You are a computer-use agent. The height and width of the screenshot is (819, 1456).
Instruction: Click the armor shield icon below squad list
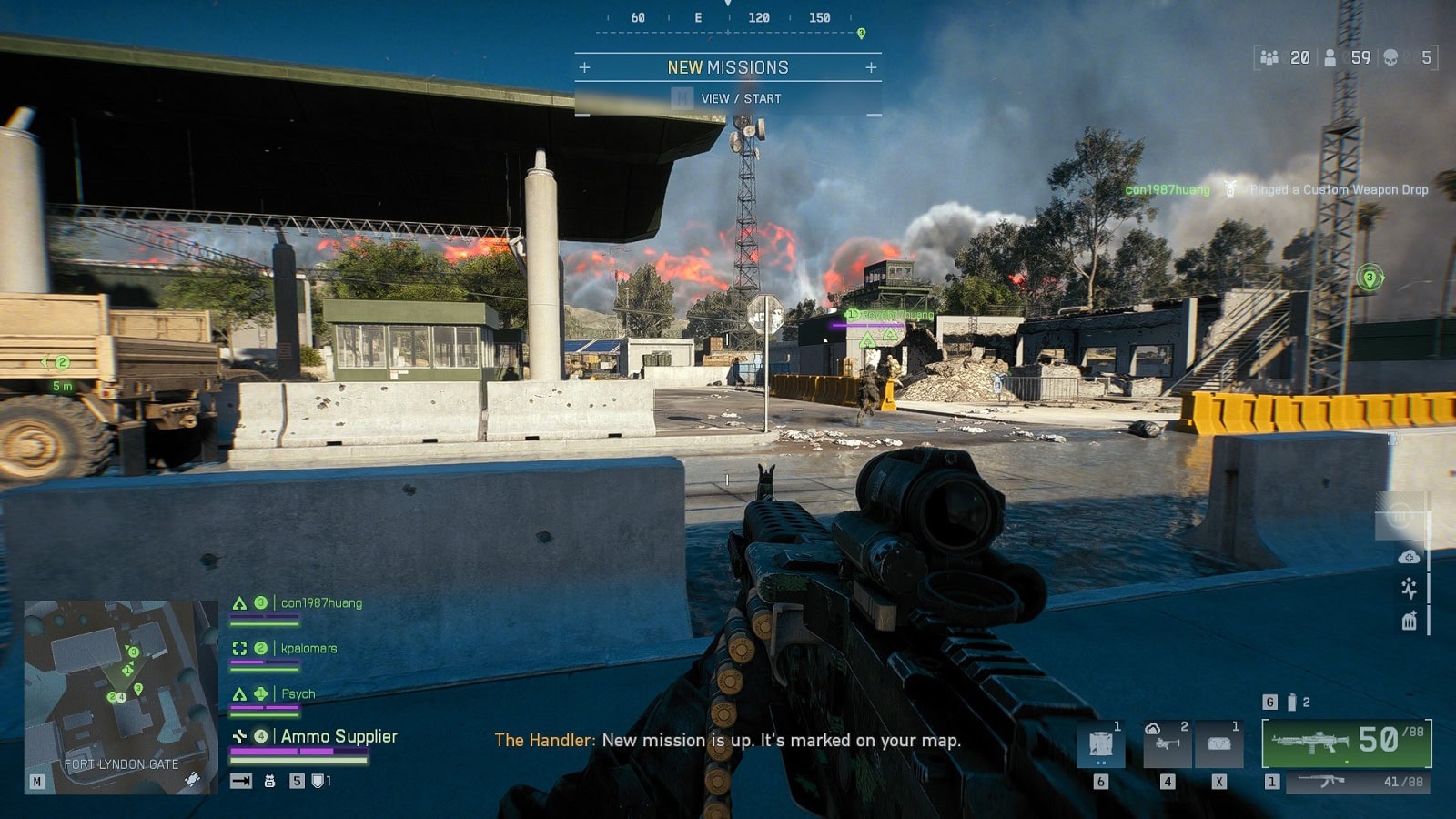pos(318,781)
